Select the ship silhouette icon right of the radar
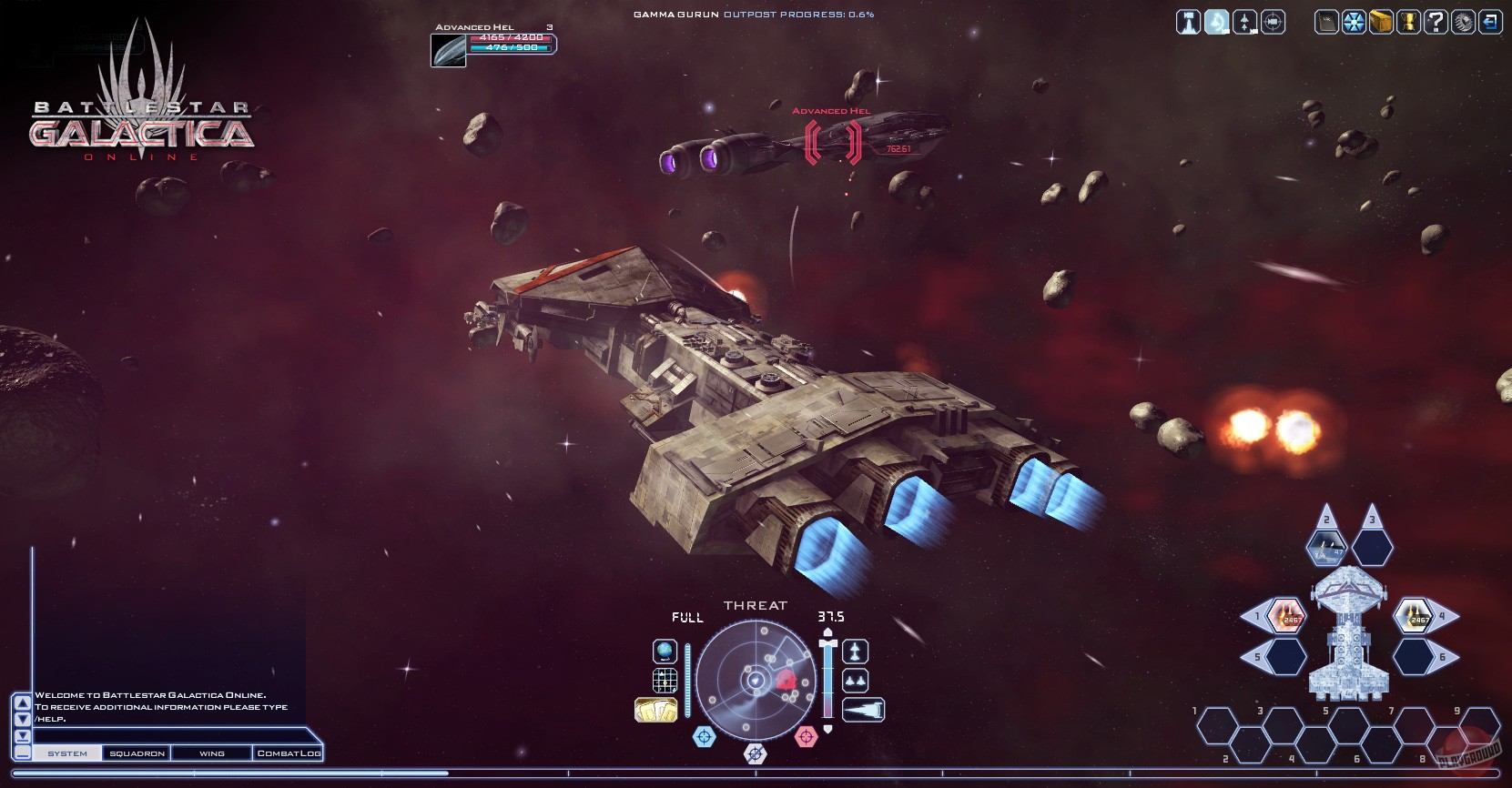 coord(854,652)
